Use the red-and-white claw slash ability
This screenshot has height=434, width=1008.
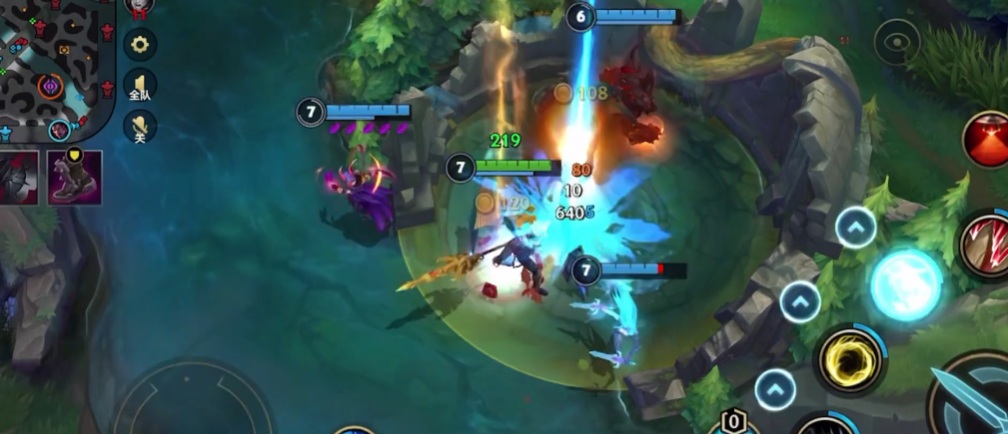985,243
